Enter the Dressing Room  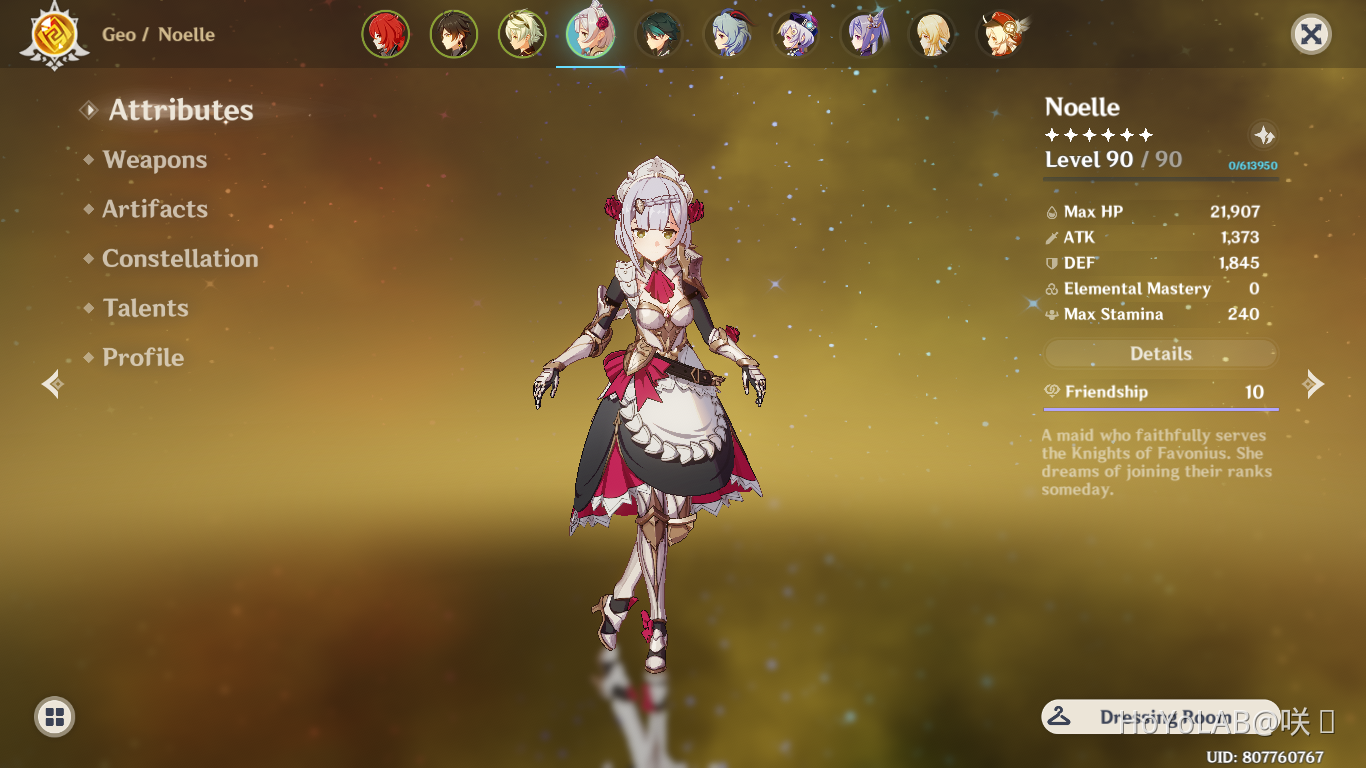1160,717
